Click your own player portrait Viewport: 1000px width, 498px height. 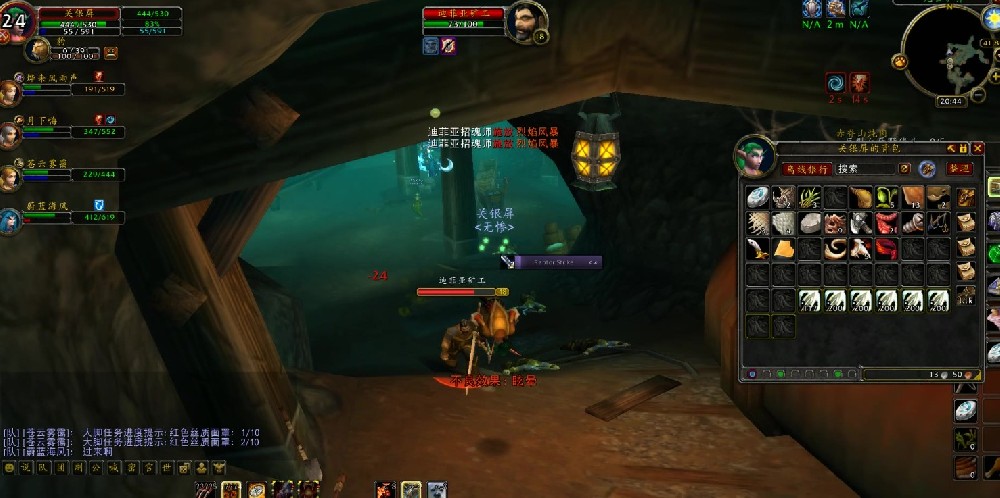[19, 22]
